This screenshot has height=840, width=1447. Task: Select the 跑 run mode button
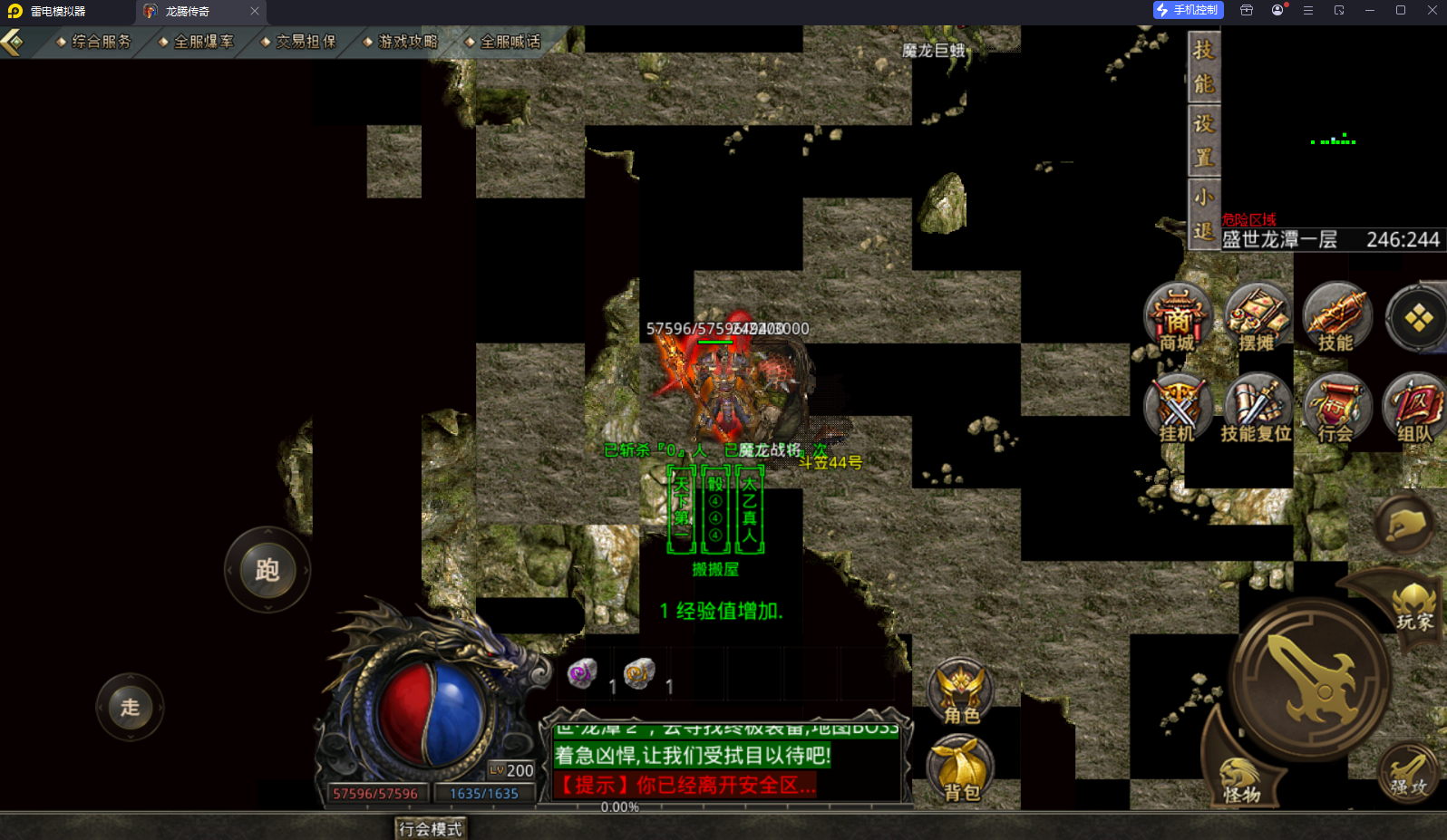tap(267, 570)
